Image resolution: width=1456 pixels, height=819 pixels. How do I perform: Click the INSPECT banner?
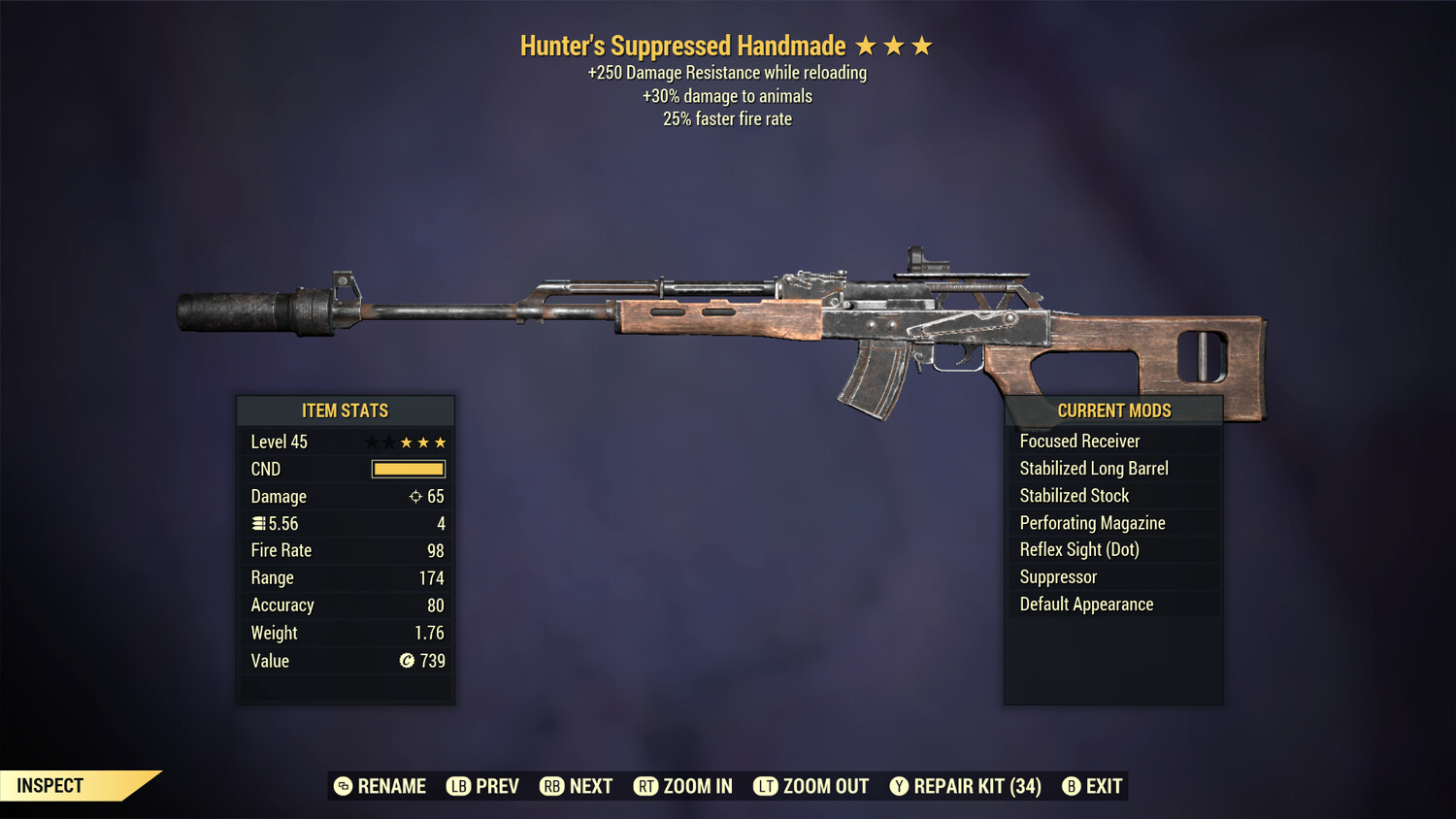tap(49, 785)
